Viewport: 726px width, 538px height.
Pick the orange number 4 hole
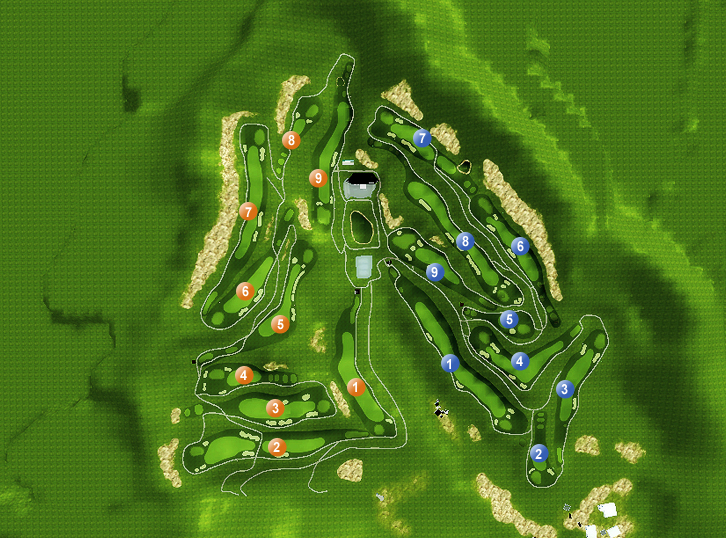click(x=244, y=376)
